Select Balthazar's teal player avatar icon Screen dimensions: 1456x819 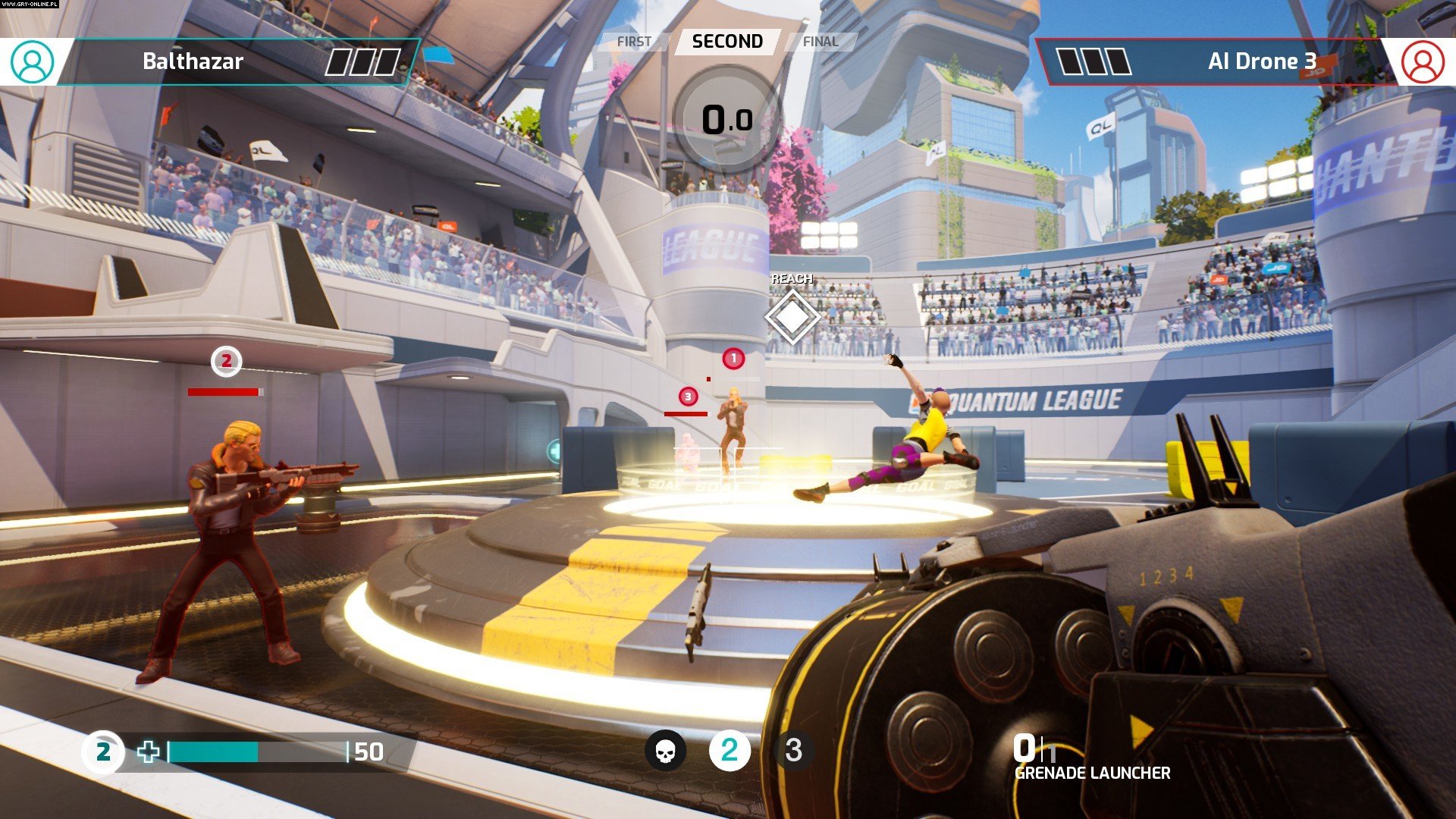(x=33, y=61)
